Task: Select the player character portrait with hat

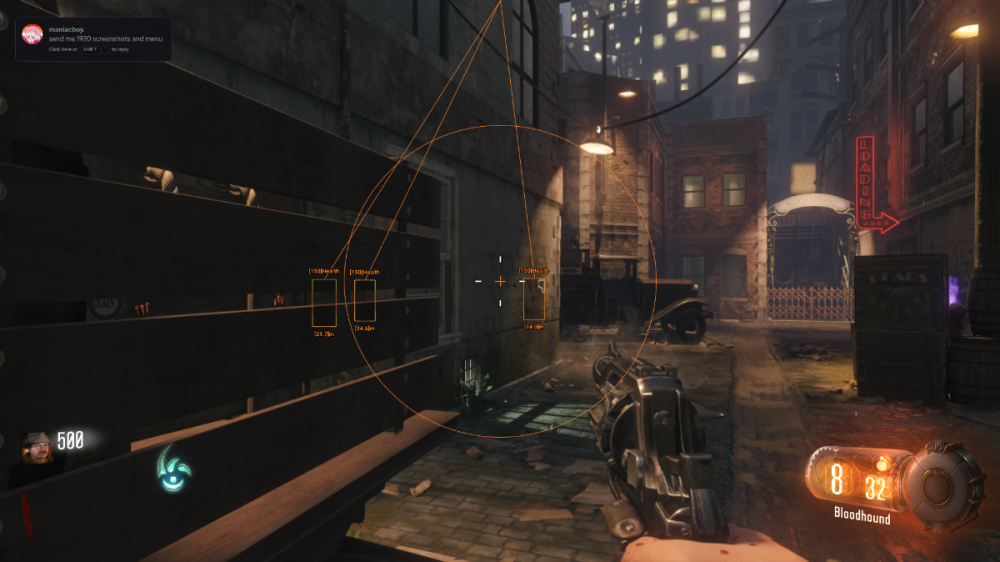Action: pyautogui.click(x=39, y=449)
